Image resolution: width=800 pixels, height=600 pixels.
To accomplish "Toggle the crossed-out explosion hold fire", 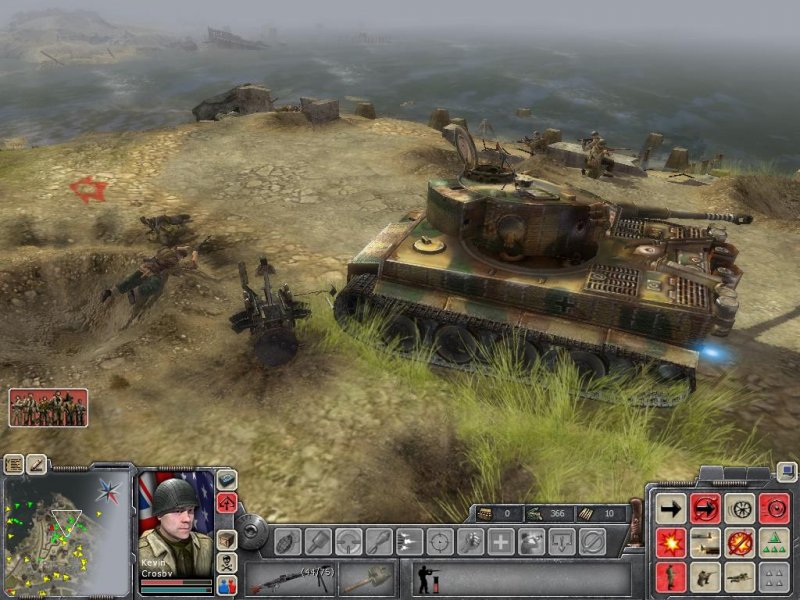I will [x=740, y=543].
